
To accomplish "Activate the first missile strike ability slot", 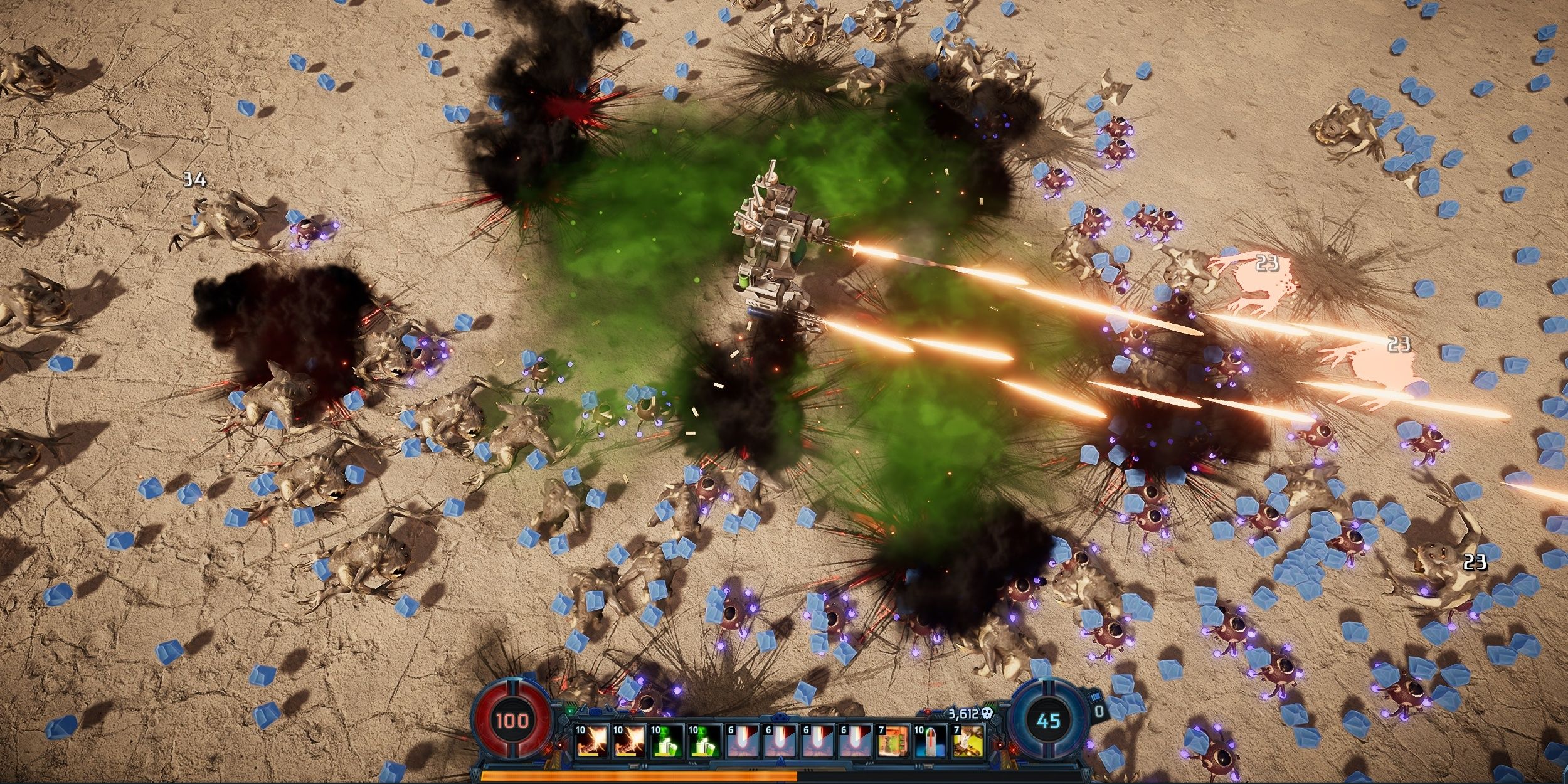I will pos(743,743).
